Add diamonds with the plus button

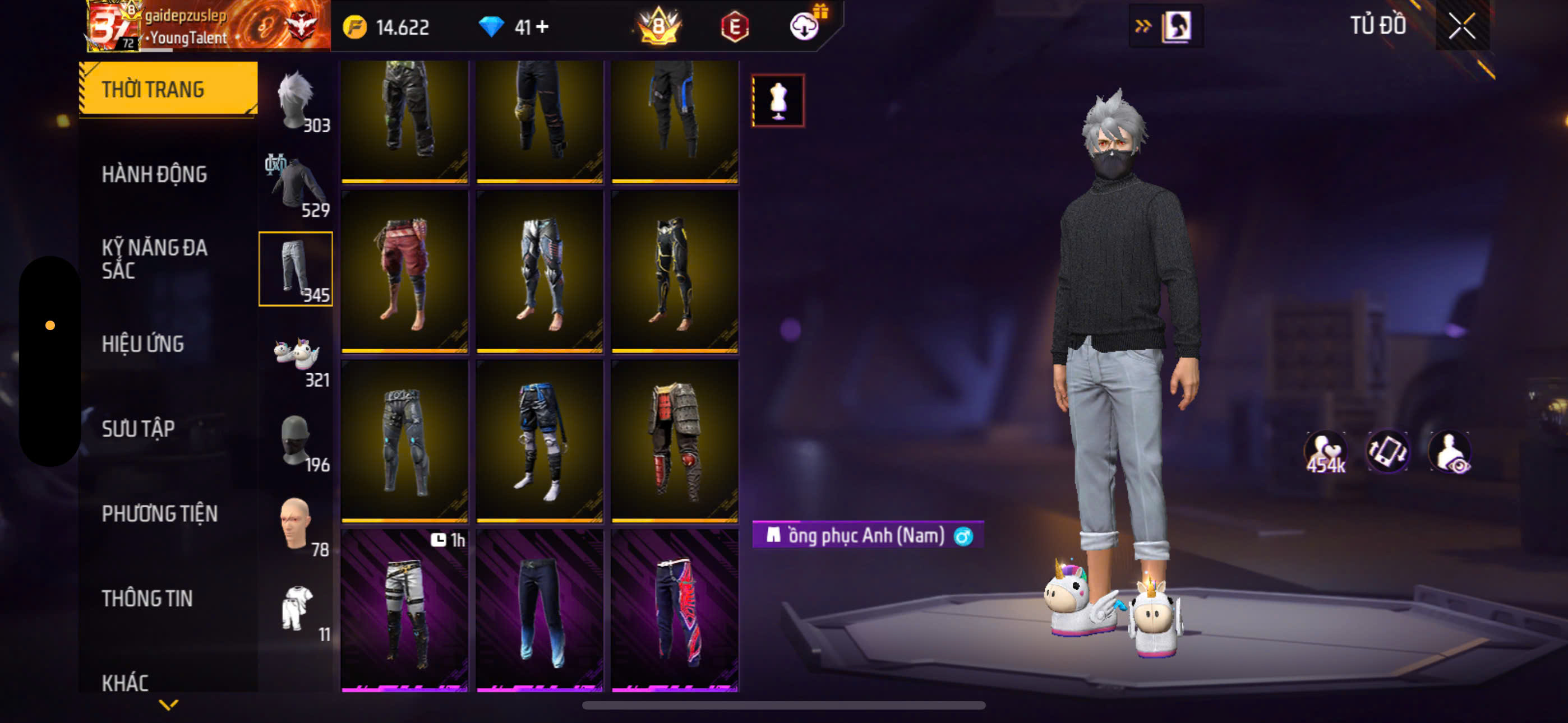(542, 27)
